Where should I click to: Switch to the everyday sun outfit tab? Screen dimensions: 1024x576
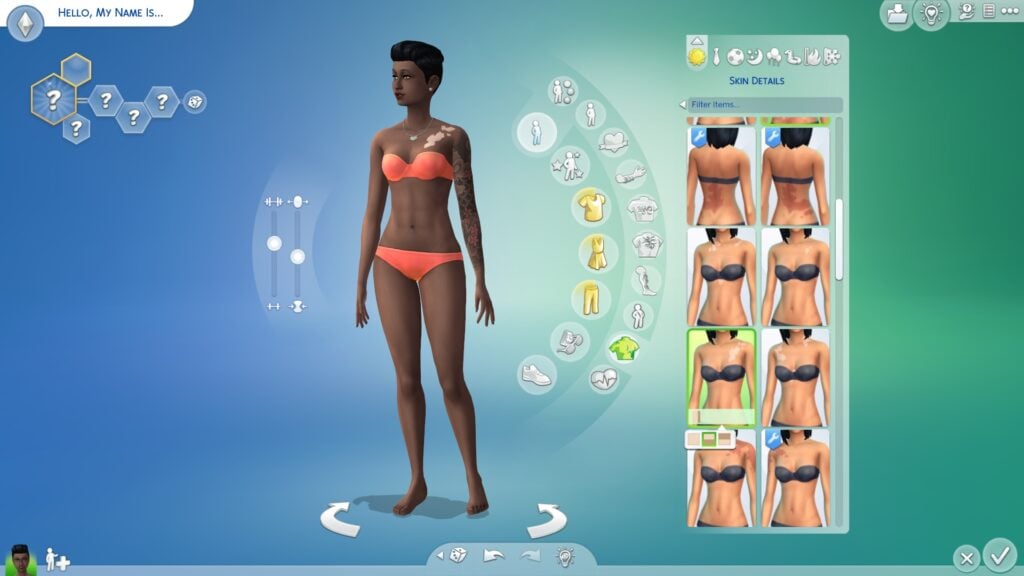click(x=696, y=57)
